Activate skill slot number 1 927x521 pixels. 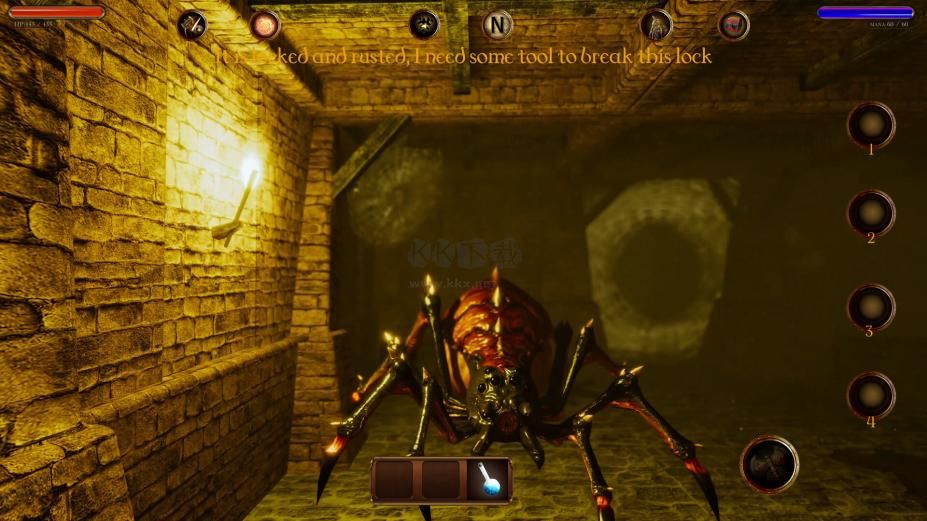871,125
